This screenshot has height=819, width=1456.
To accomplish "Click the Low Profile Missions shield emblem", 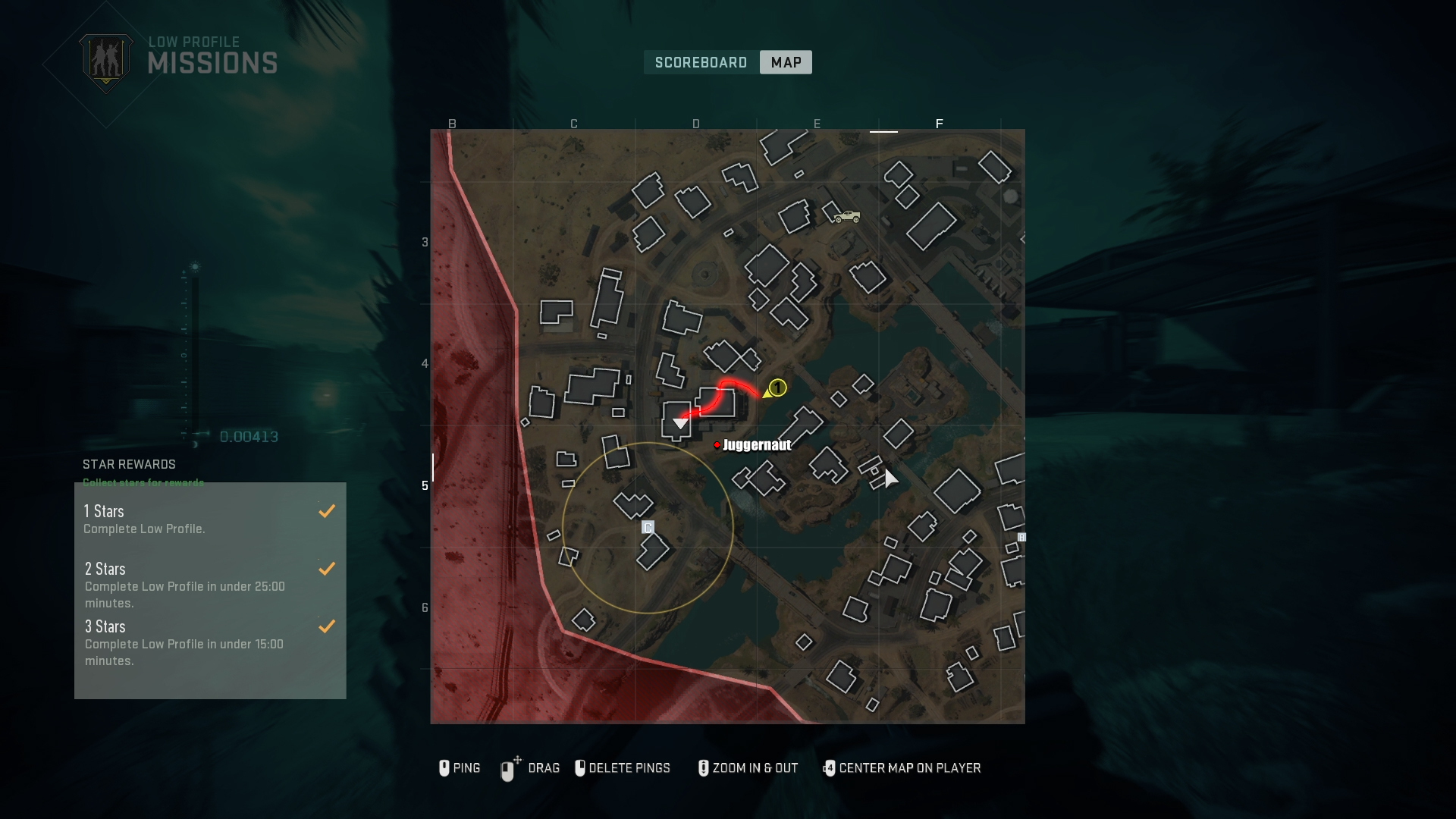I will (106, 62).
